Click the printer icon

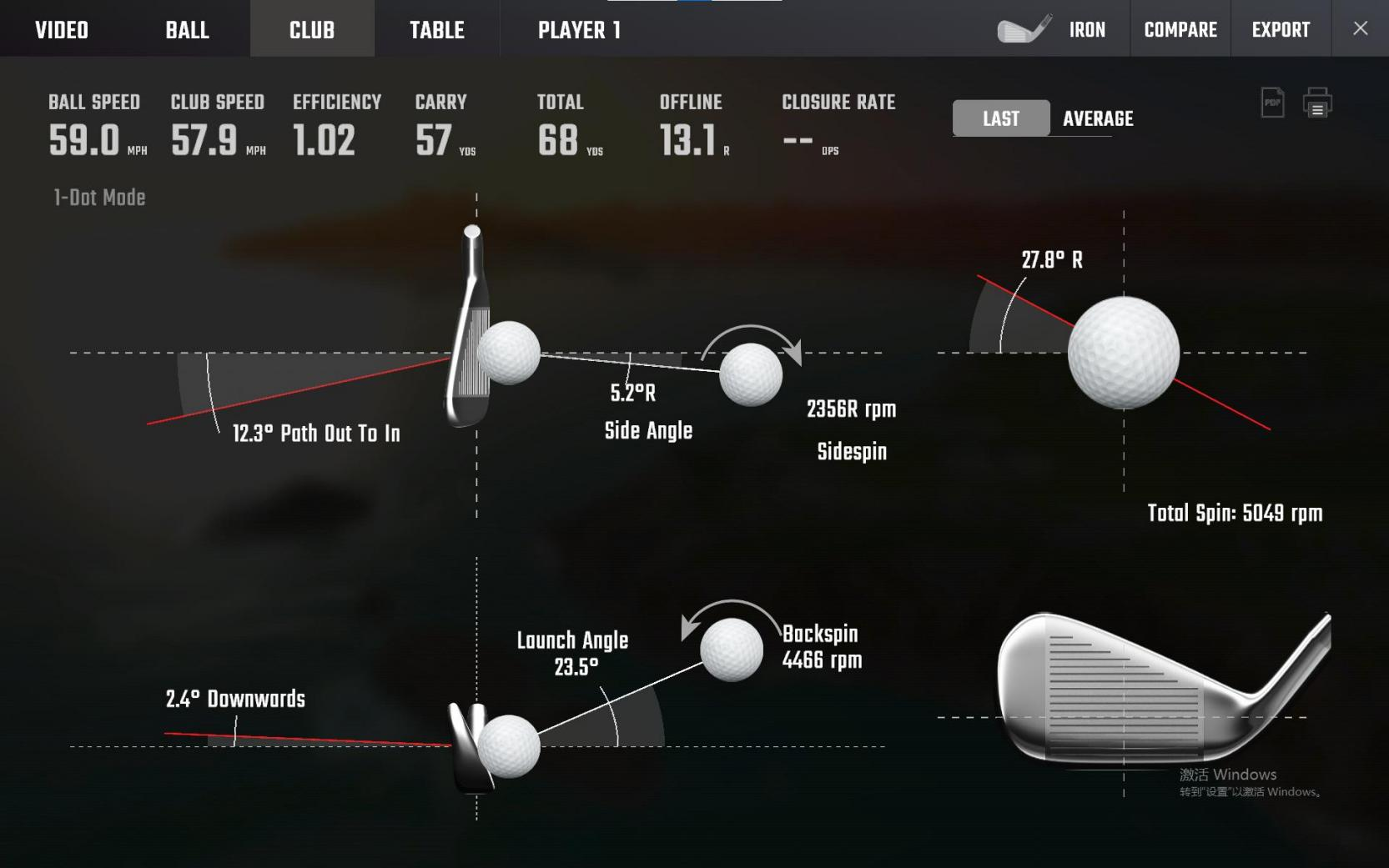point(1317,103)
